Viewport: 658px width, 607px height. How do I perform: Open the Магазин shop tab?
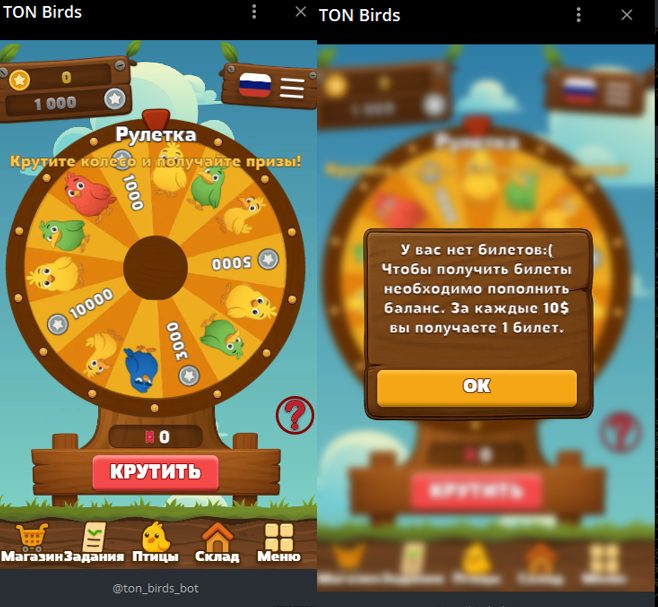coord(32,544)
